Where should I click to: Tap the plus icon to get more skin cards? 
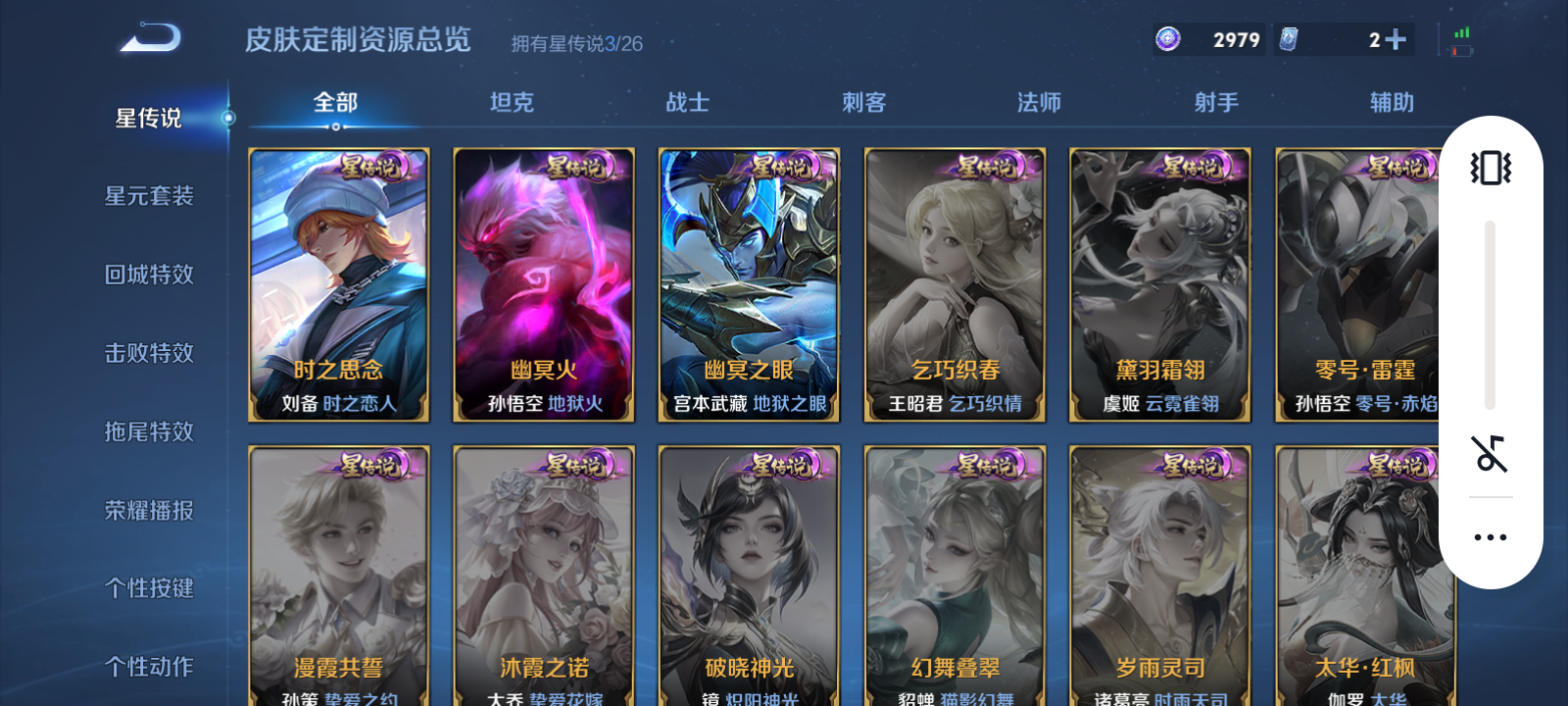click(x=1396, y=37)
